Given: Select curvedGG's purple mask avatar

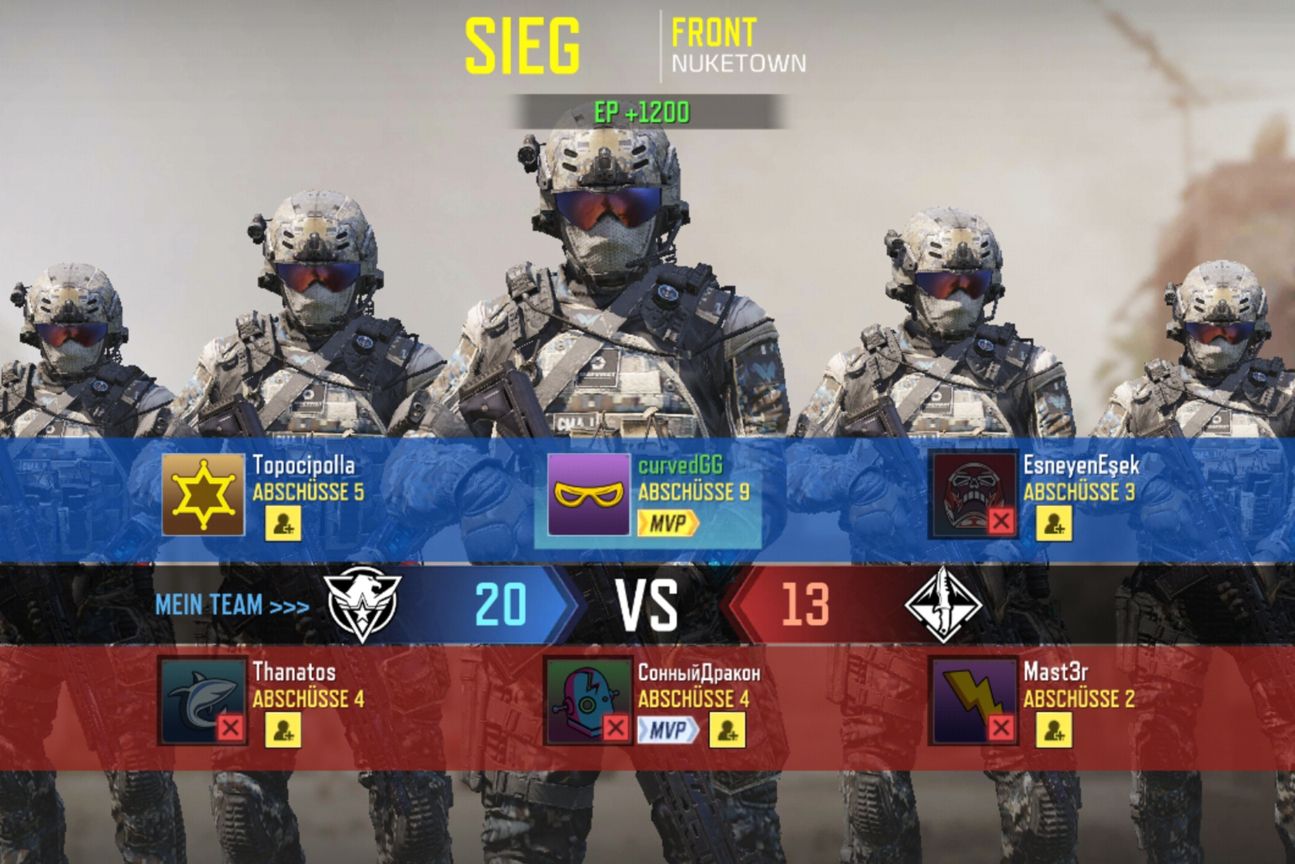Looking at the screenshot, I should (588, 494).
